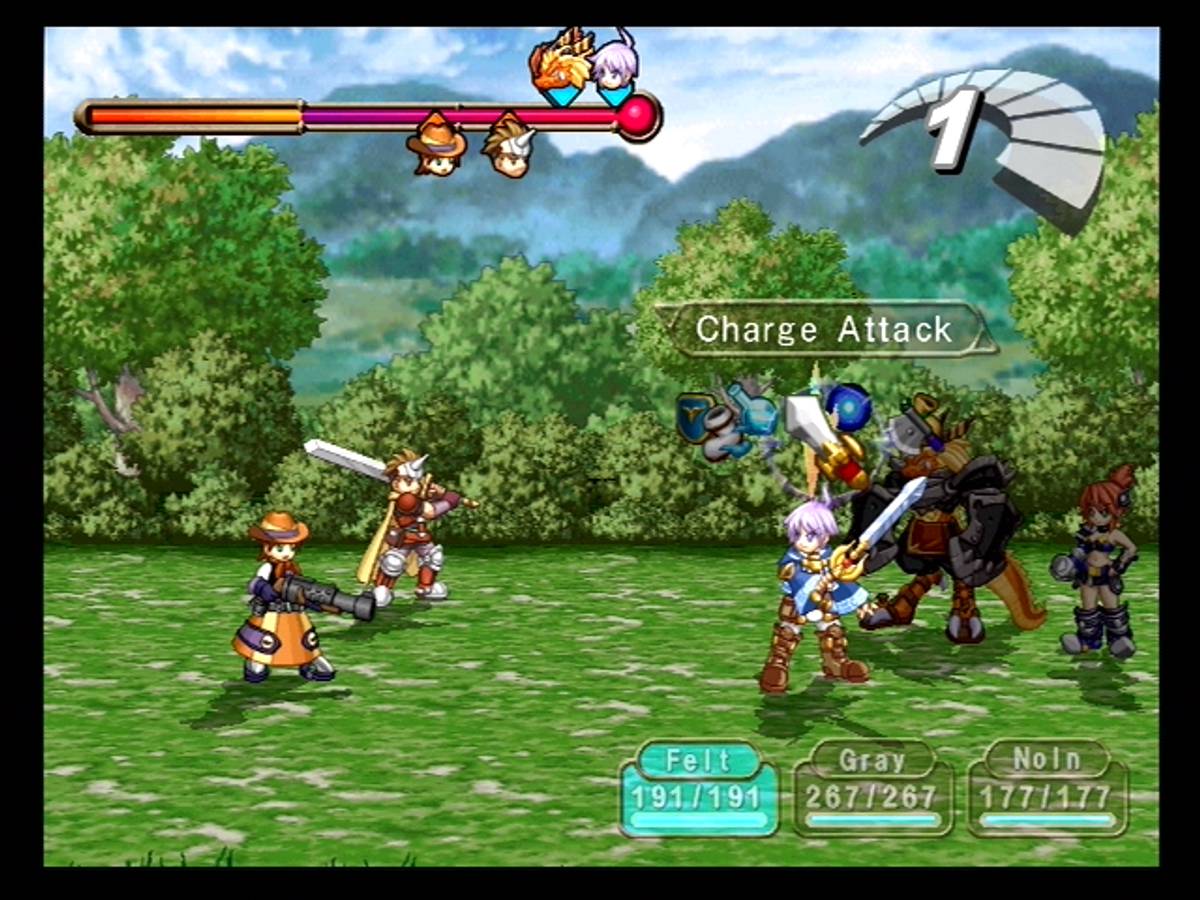
Task: Click the cowboy-hat enemy portrait on the turn gauge
Action: pyautogui.click(x=437, y=145)
